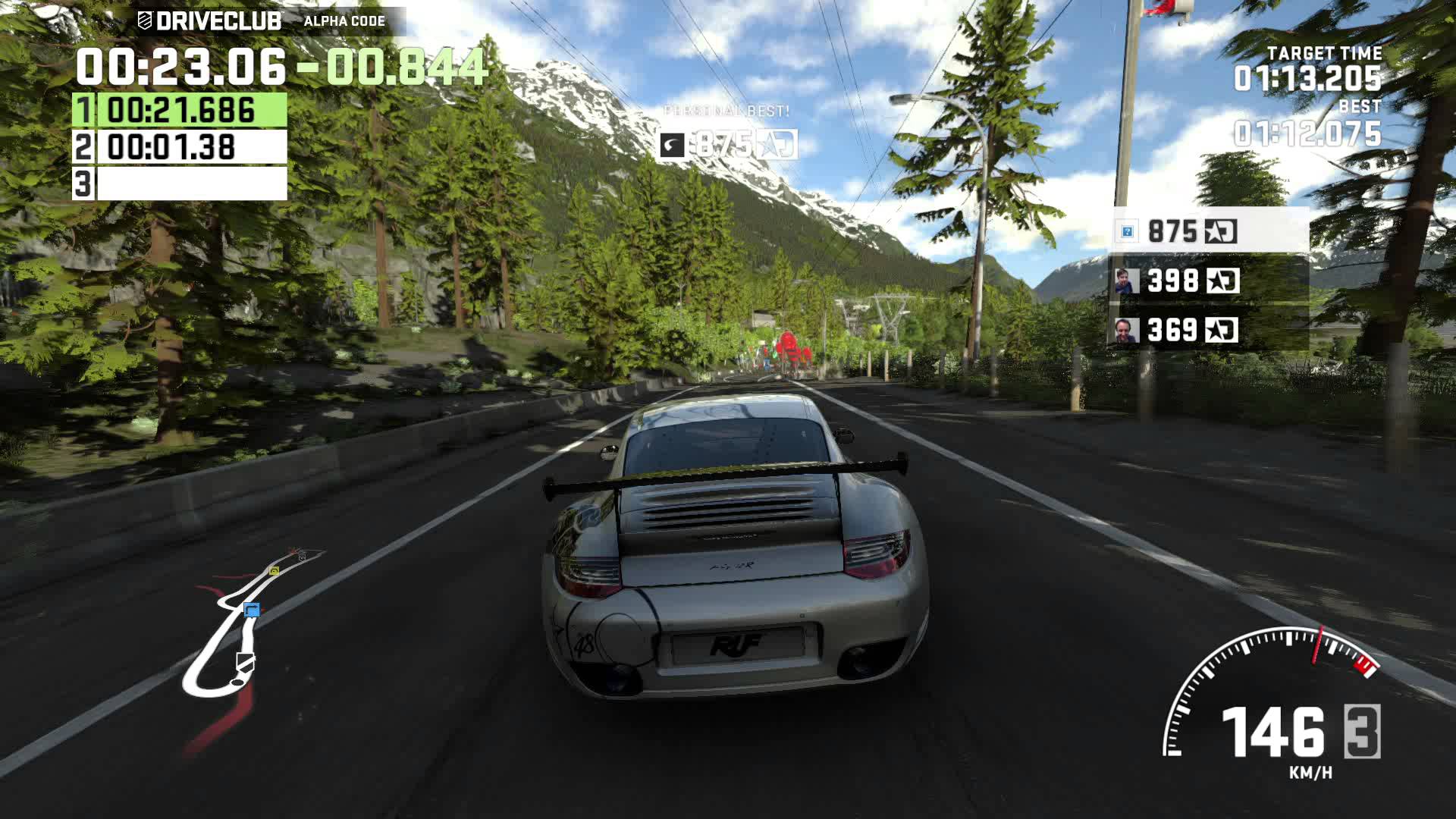This screenshot has width=1456, height=819.
Task: Click the empty sector 3 row
Action: (x=180, y=184)
